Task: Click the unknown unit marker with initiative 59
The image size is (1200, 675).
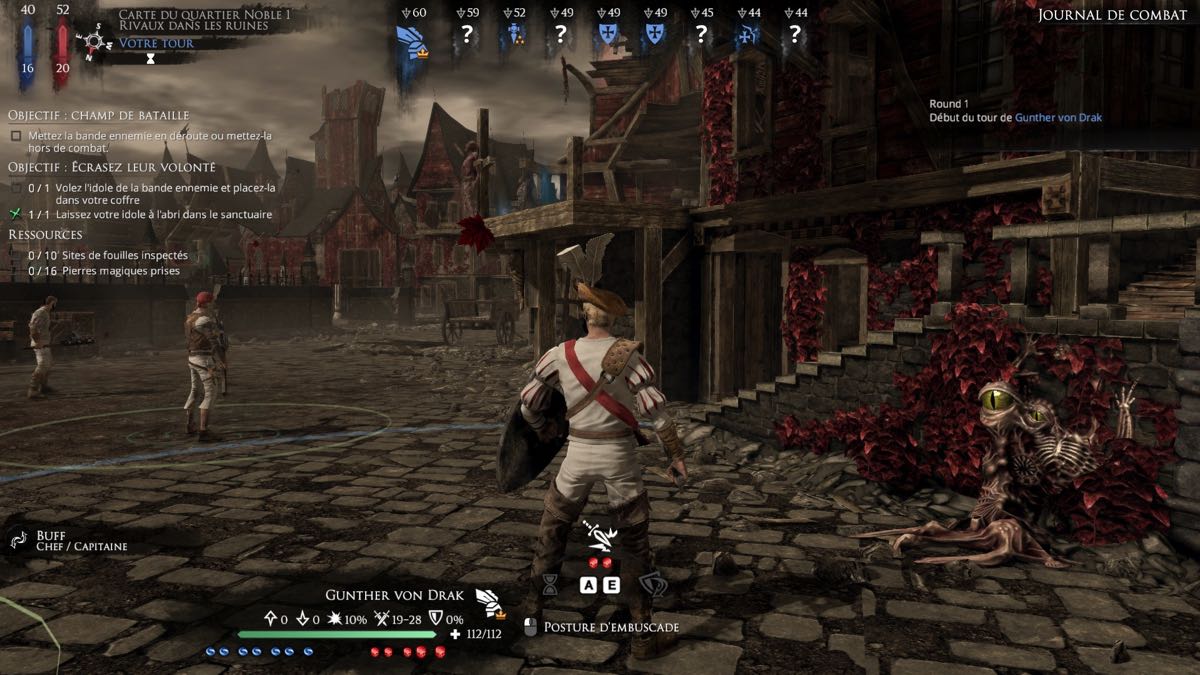Action: 466,35
